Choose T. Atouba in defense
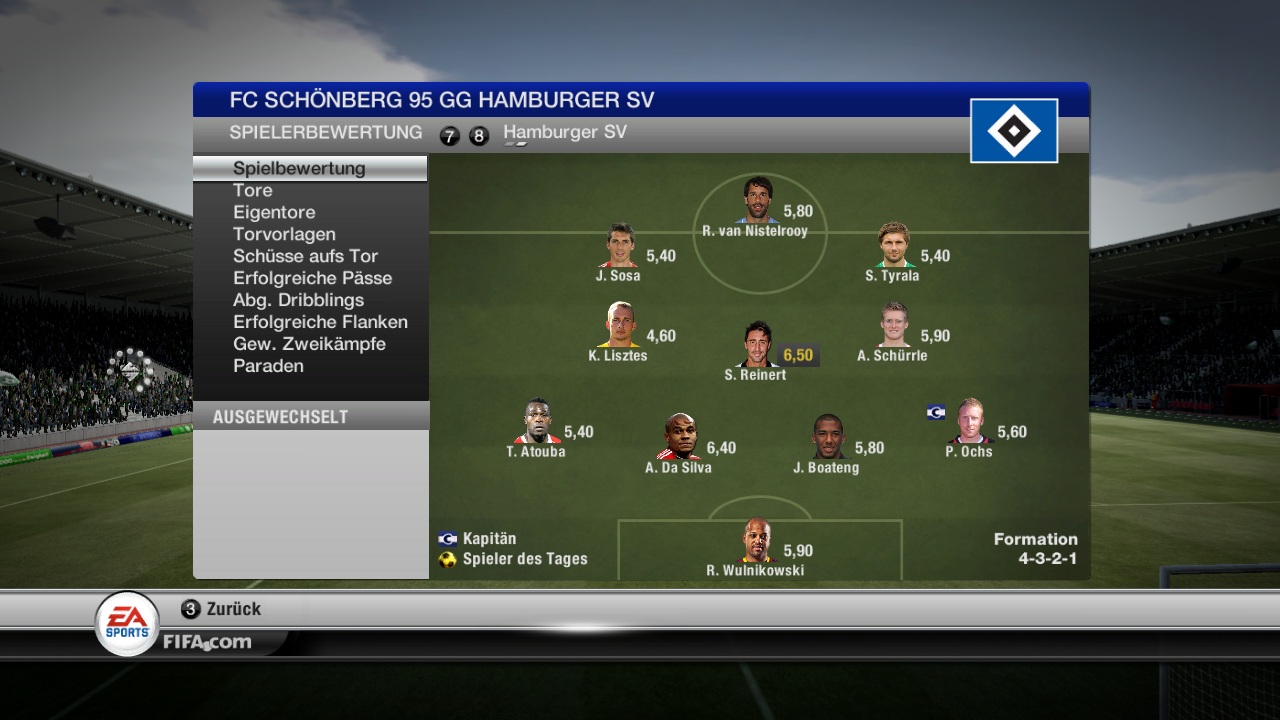 [x=537, y=421]
